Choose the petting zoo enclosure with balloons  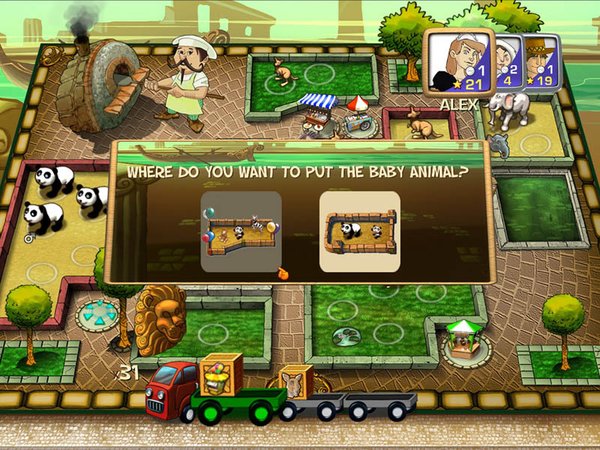click(x=241, y=233)
